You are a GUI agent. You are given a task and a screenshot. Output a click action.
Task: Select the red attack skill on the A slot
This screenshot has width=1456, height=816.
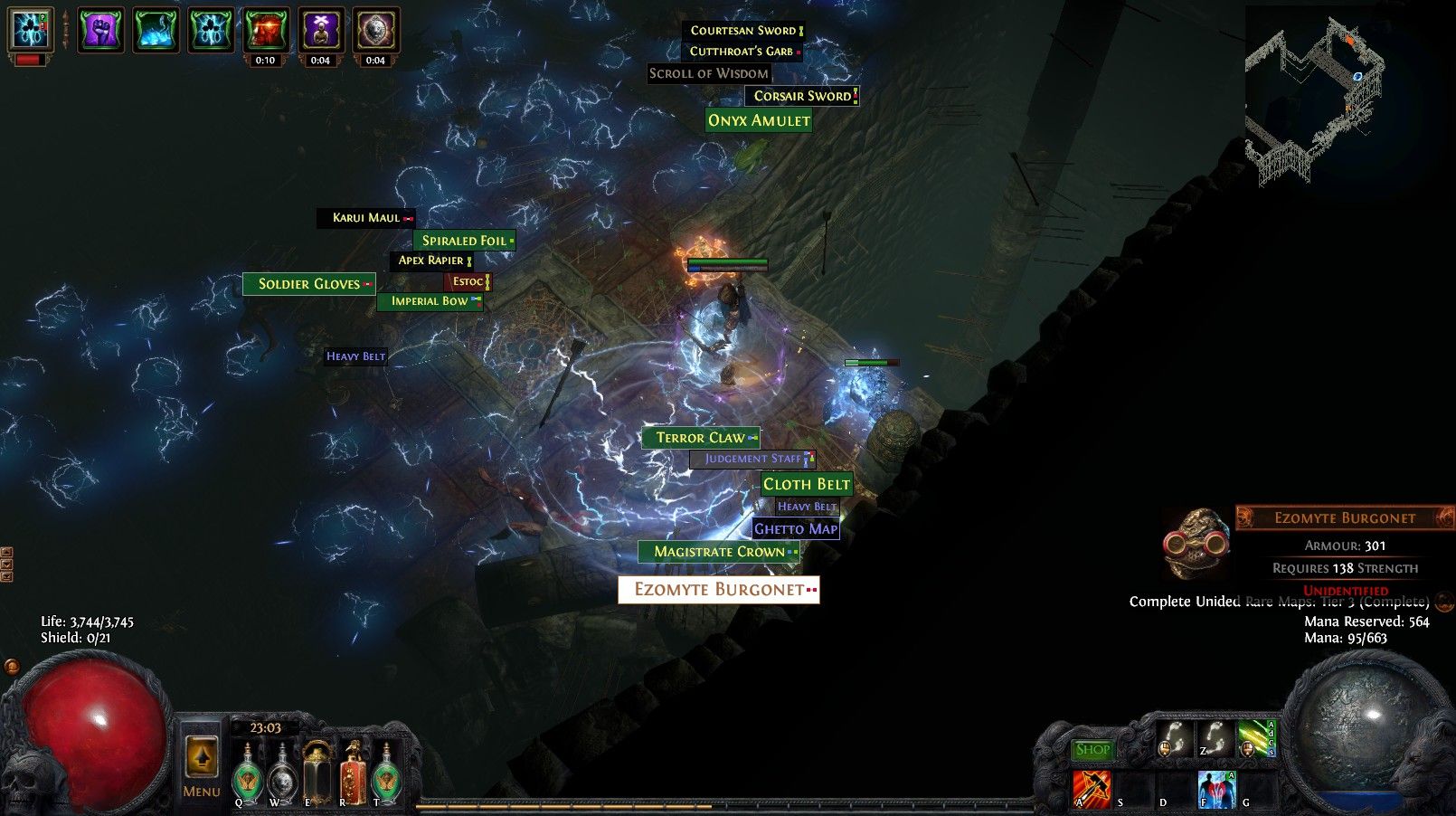coord(1092,785)
